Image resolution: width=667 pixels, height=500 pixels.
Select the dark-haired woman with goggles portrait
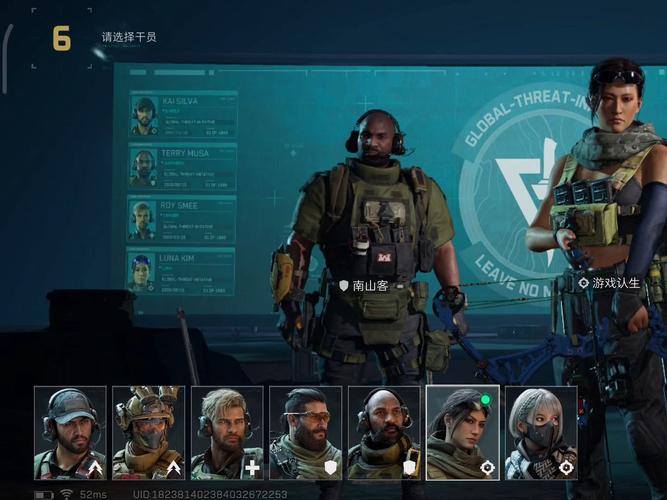[x=462, y=432]
